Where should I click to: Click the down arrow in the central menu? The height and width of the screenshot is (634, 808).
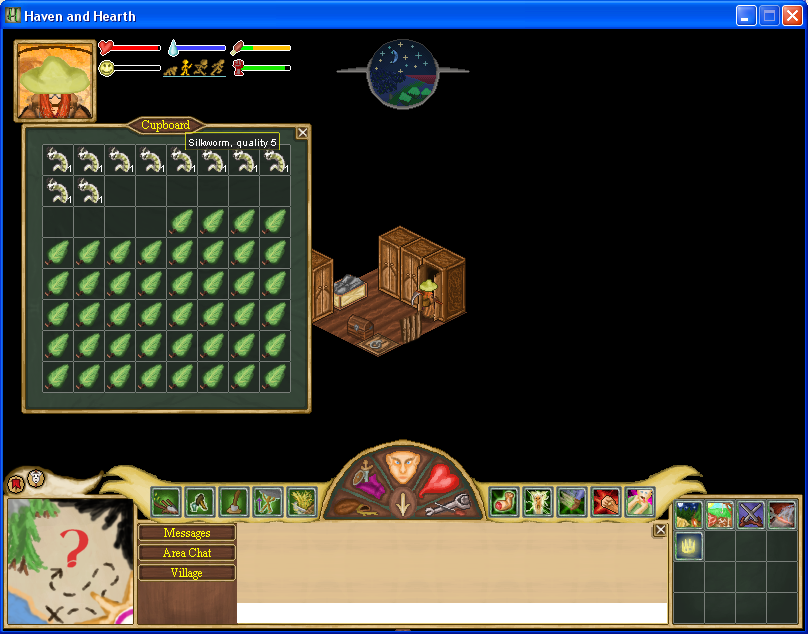point(402,505)
